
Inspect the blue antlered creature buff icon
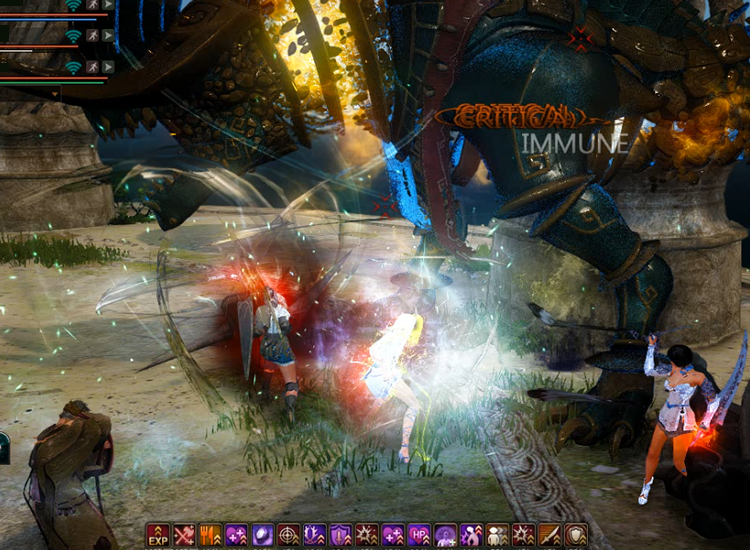coord(315,535)
